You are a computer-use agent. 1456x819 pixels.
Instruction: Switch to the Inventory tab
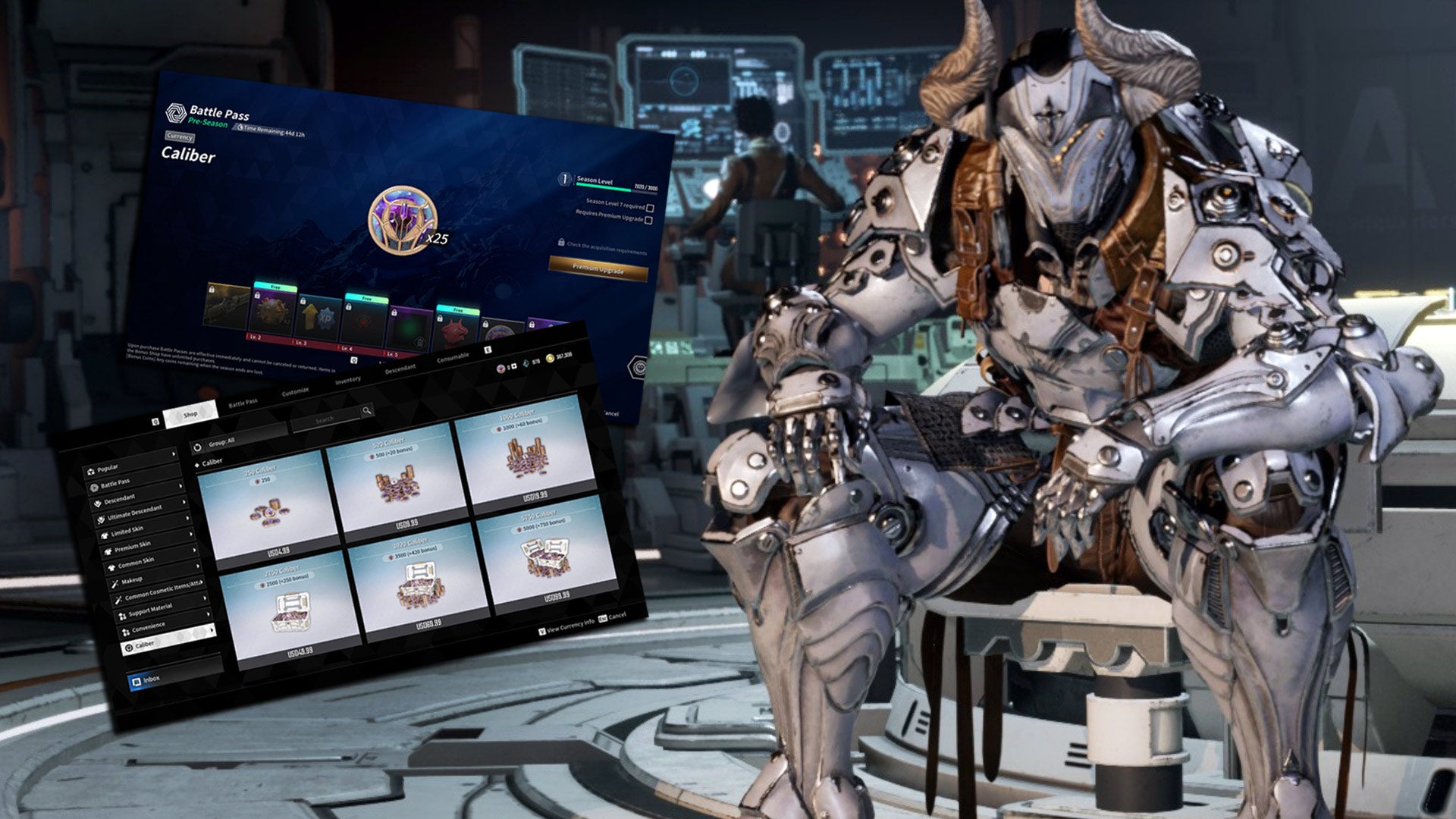coord(348,380)
